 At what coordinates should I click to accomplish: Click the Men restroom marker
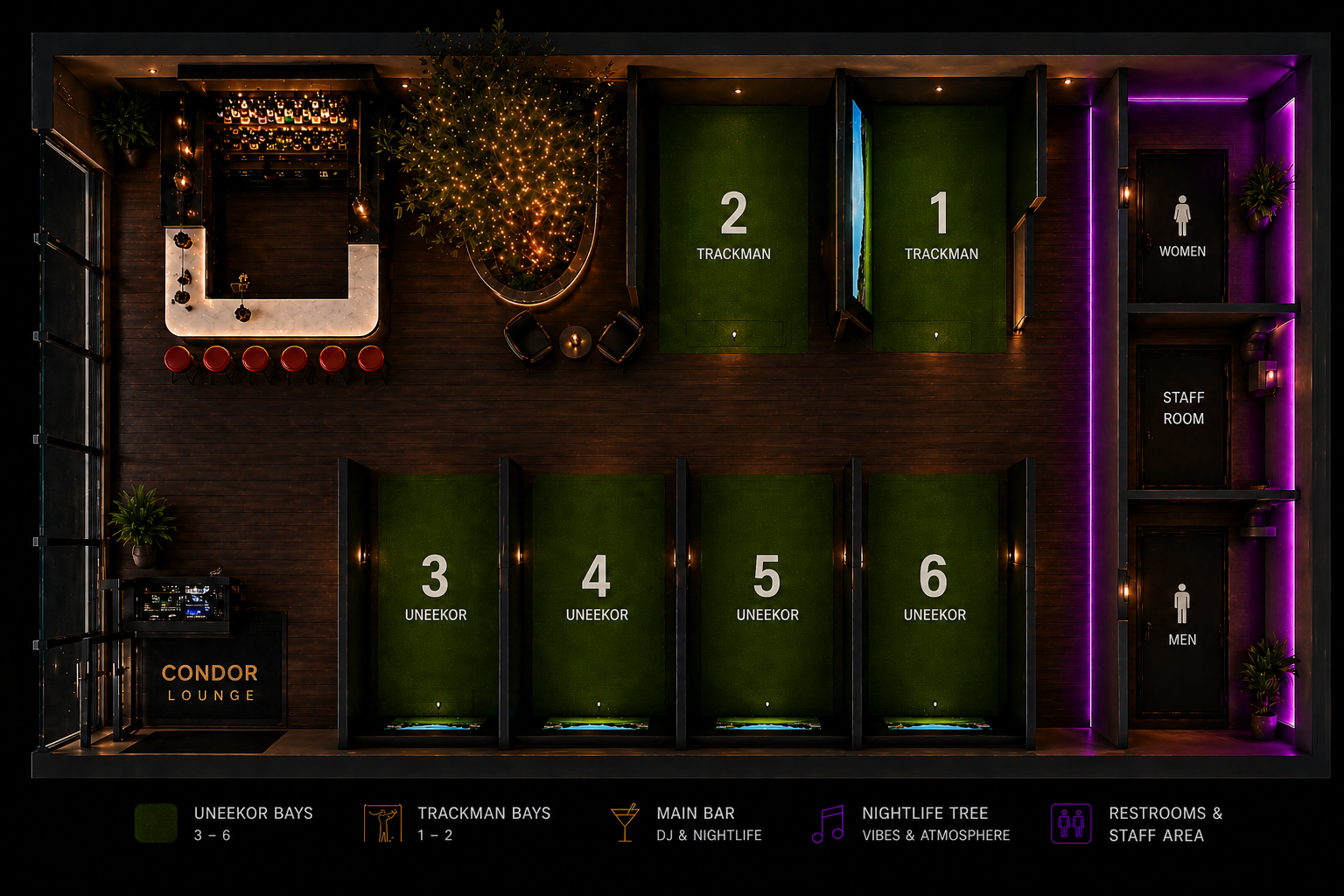(1182, 615)
